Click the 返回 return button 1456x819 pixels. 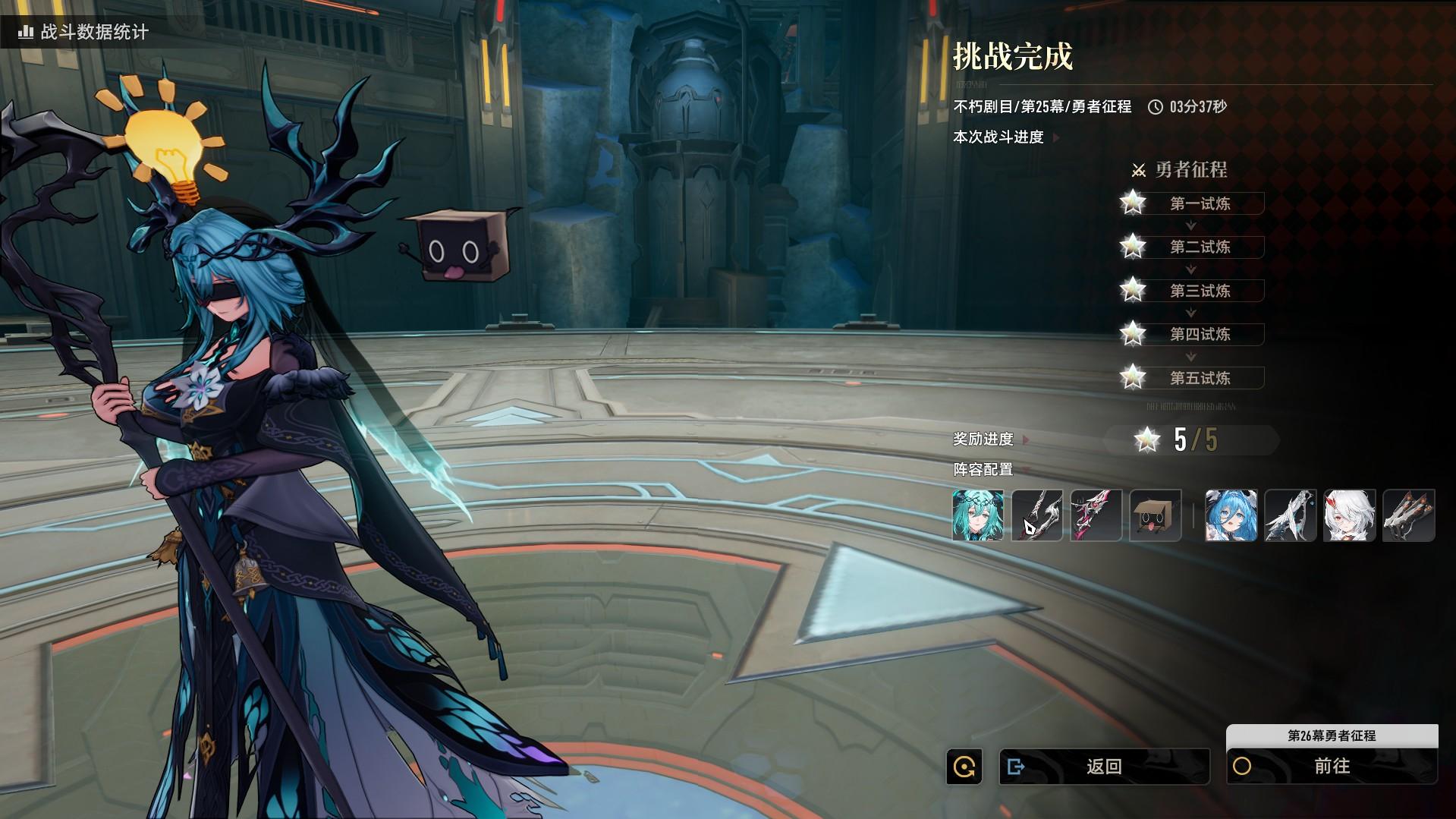[x=1104, y=767]
